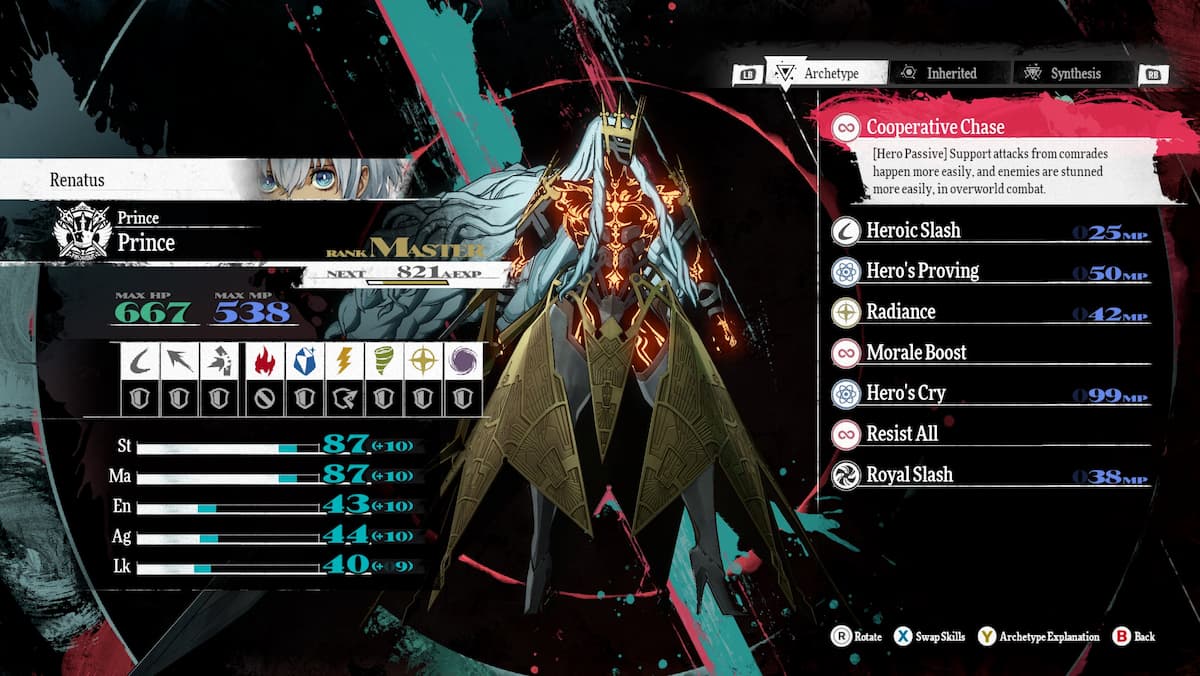Click the Prince archetype emblem
Viewport: 1200px width, 676px height.
pos(84,232)
